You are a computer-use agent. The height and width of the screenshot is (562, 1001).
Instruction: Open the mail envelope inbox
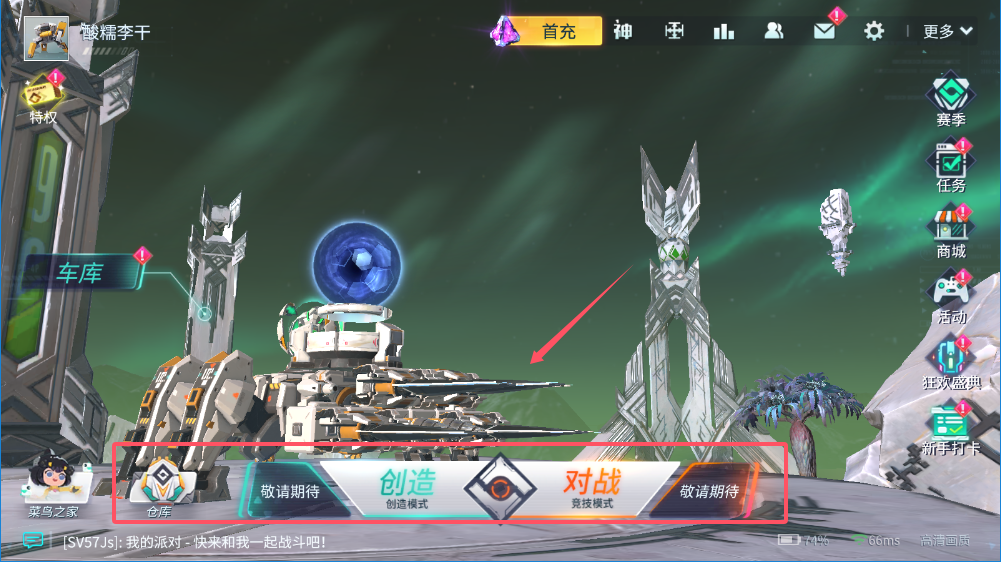[824, 31]
